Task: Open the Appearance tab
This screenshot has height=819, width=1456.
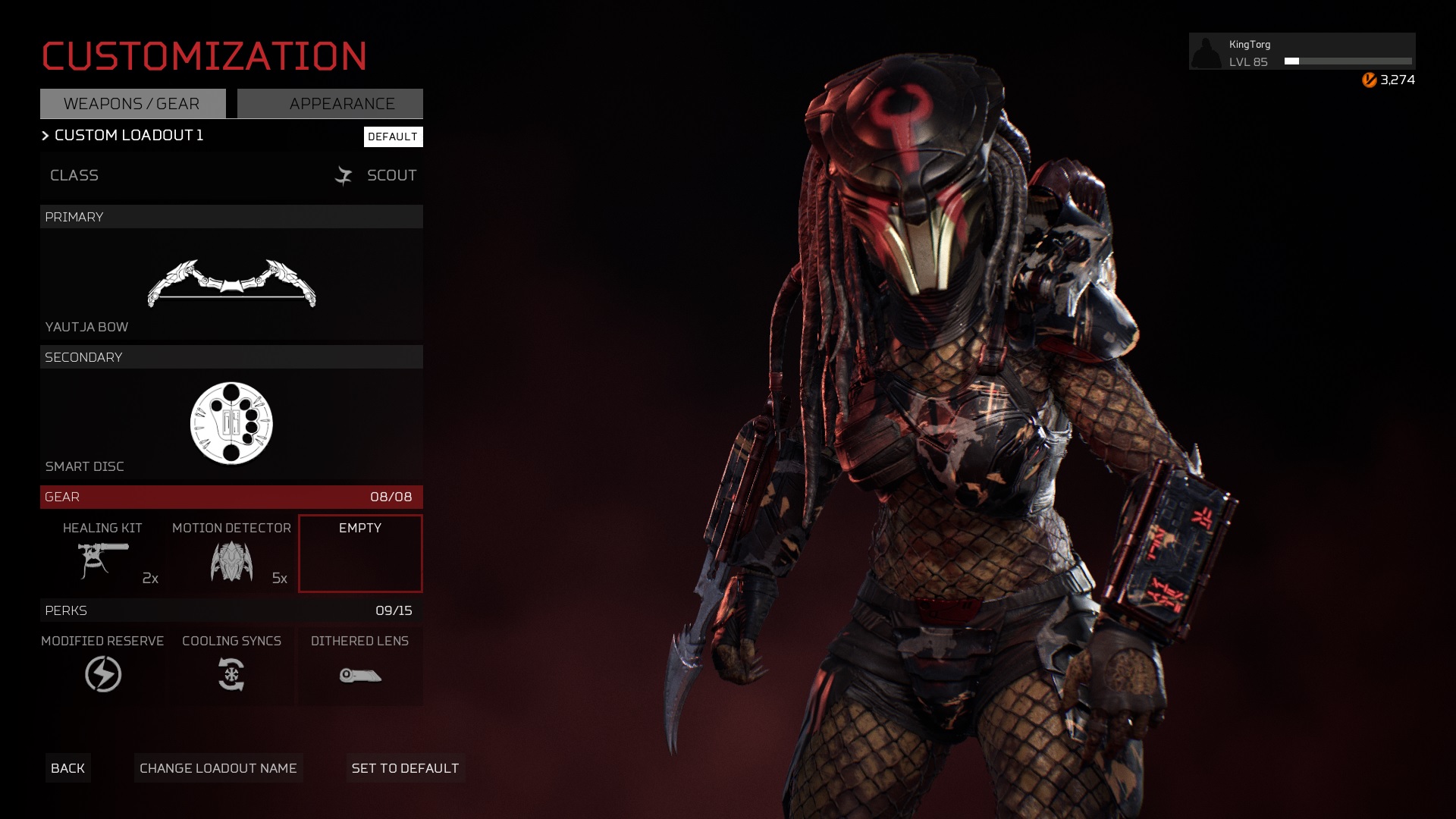Action: tap(330, 104)
